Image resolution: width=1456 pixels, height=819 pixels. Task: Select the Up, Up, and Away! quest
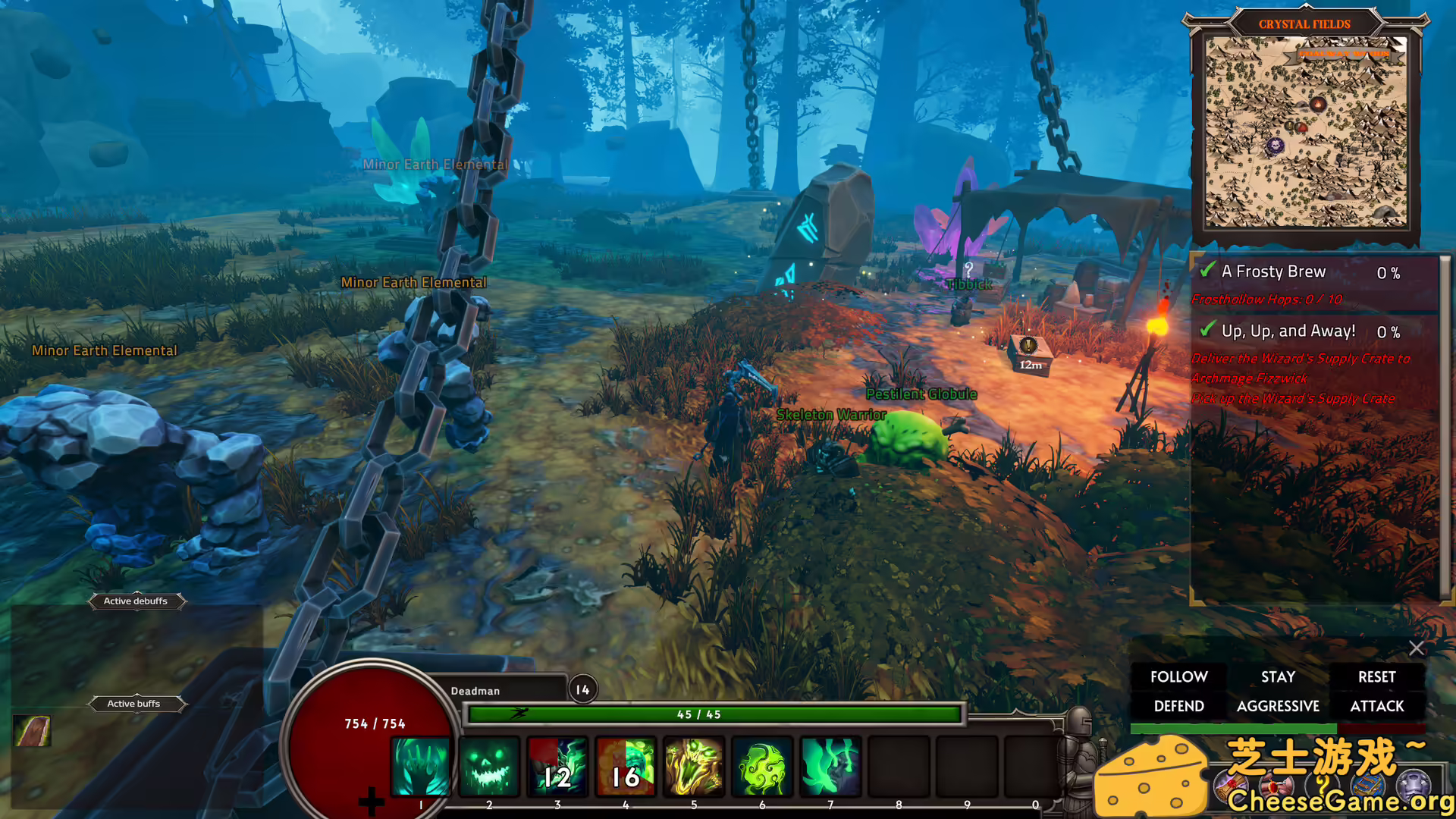coord(1288,331)
